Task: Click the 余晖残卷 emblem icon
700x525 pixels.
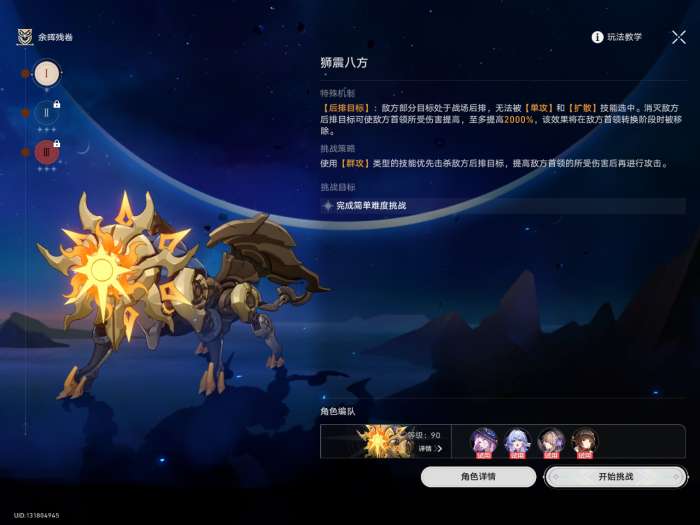Action: tap(25, 38)
